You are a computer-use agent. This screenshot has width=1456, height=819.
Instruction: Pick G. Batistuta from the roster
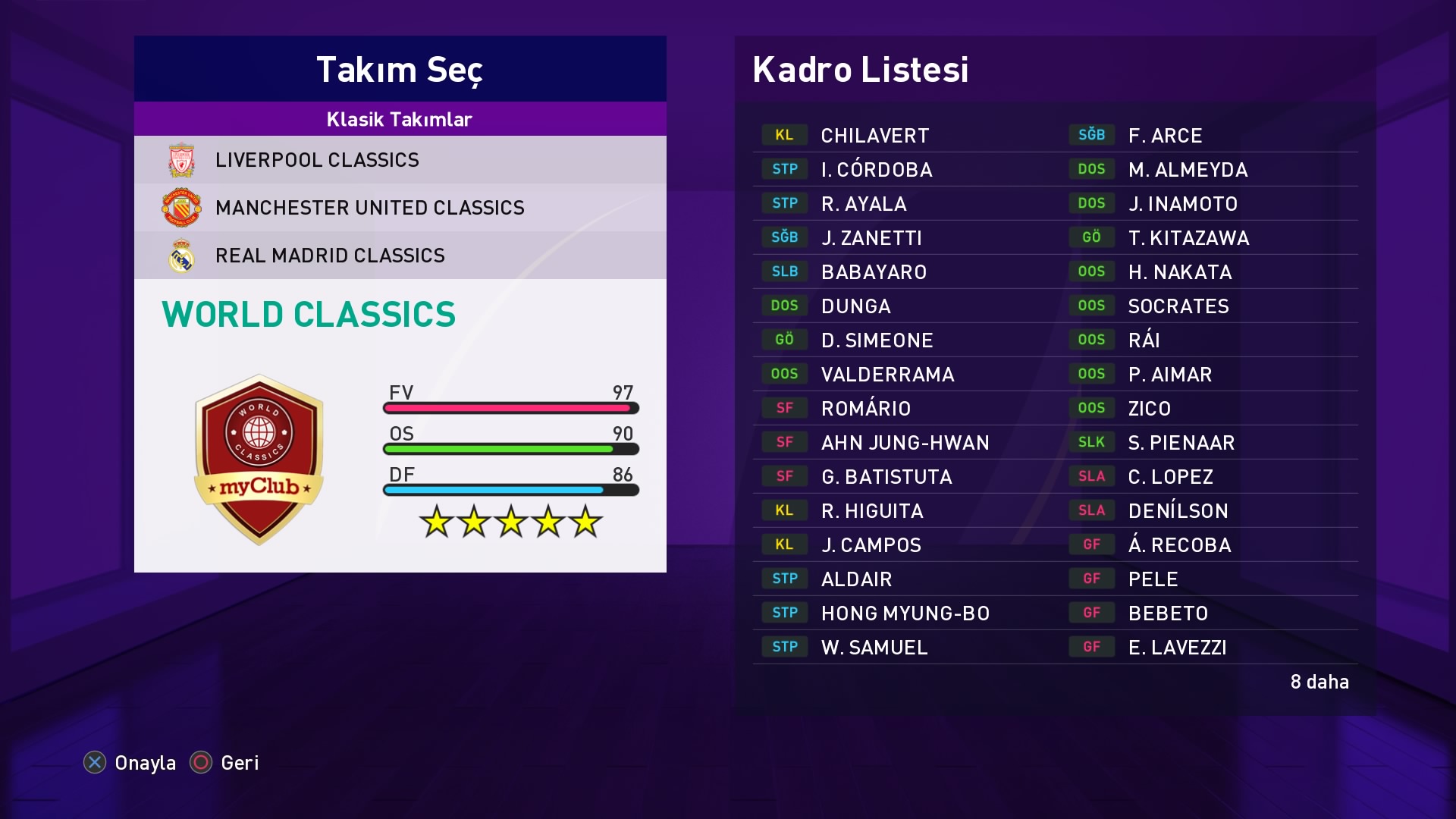coord(886,477)
